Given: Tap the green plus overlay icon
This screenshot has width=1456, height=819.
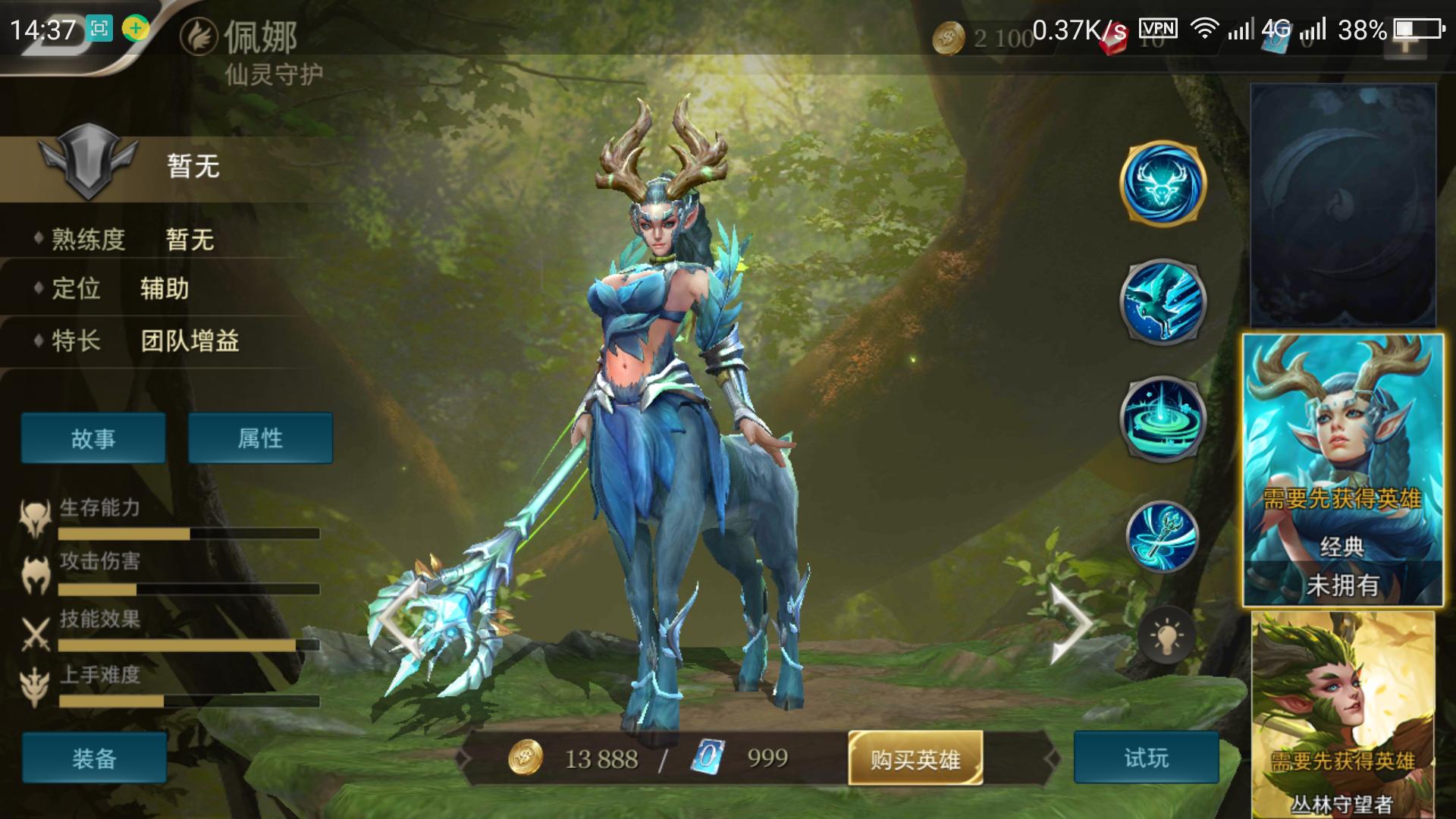Looking at the screenshot, I should click(x=136, y=29).
